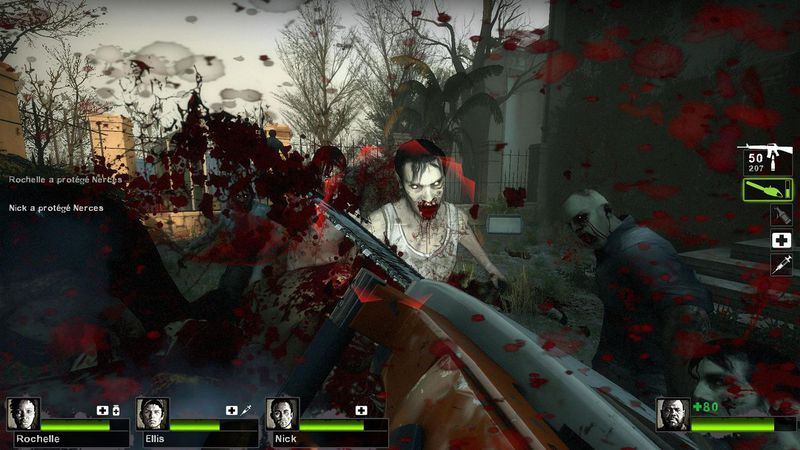
Task: Click Ellis's adrenaline syringe item icon
Action: pyautogui.click(x=246, y=410)
